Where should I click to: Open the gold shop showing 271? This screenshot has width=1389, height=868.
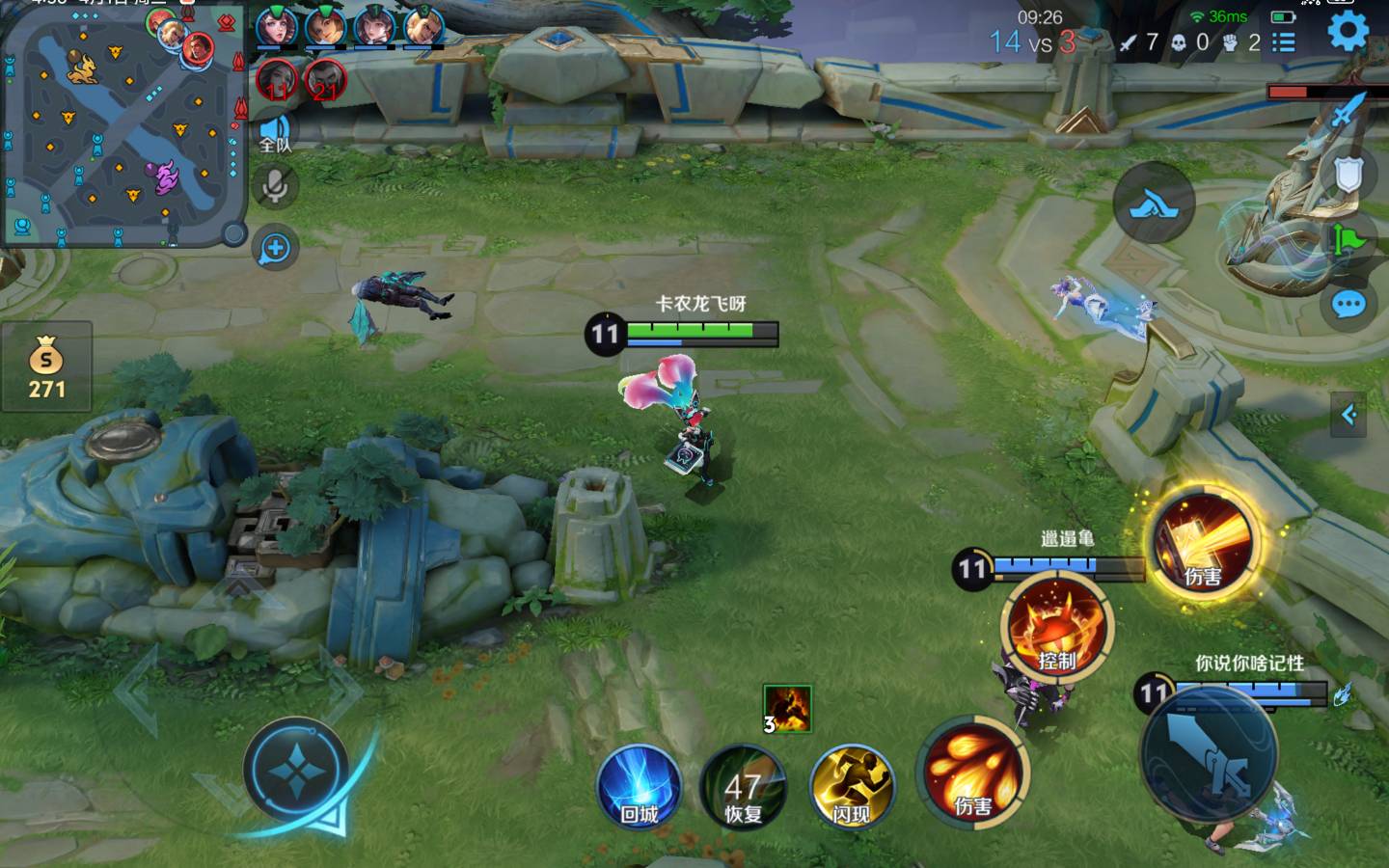(x=46, y=366)
